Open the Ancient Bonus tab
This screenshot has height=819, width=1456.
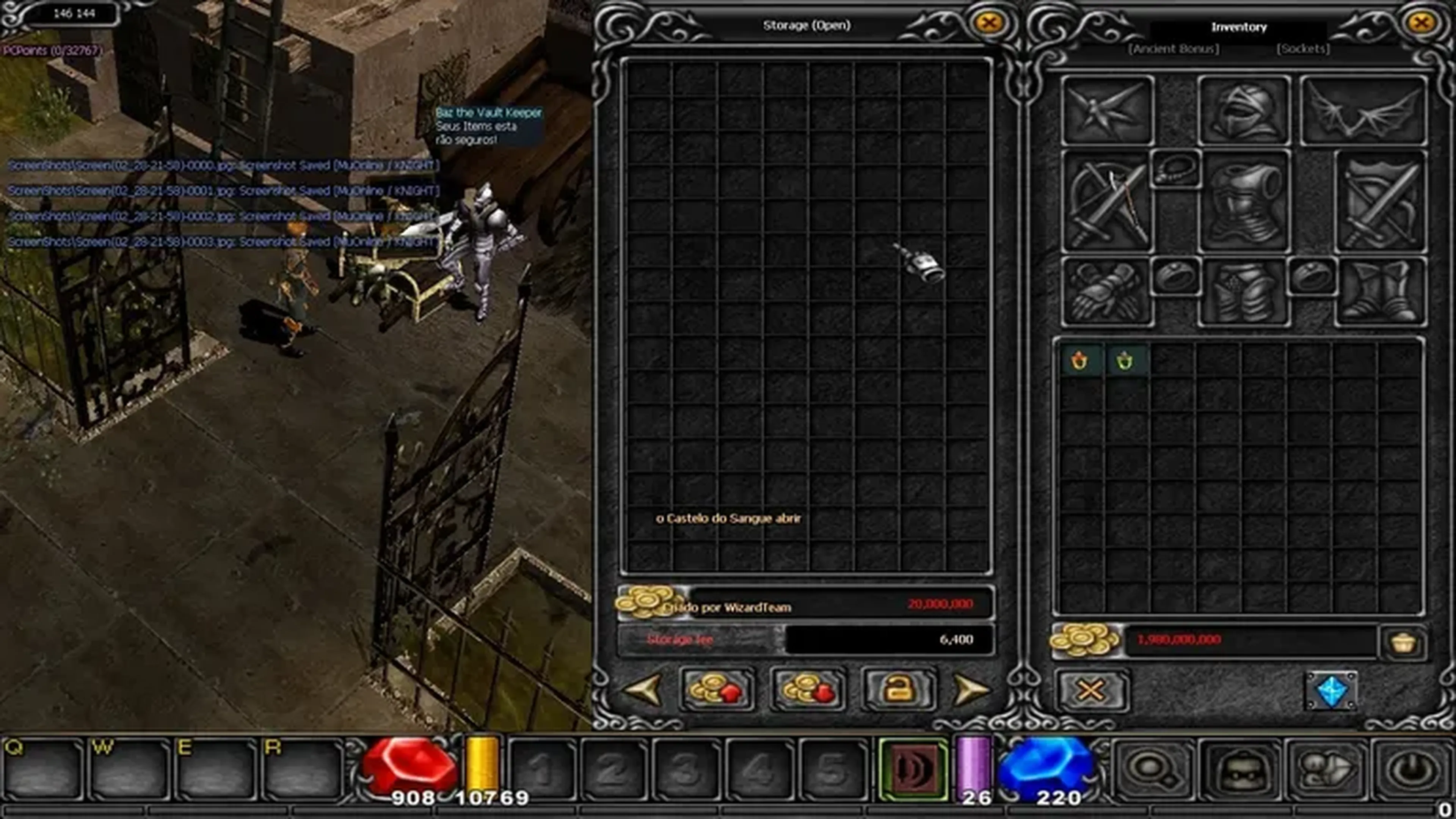click(1174, 49)
